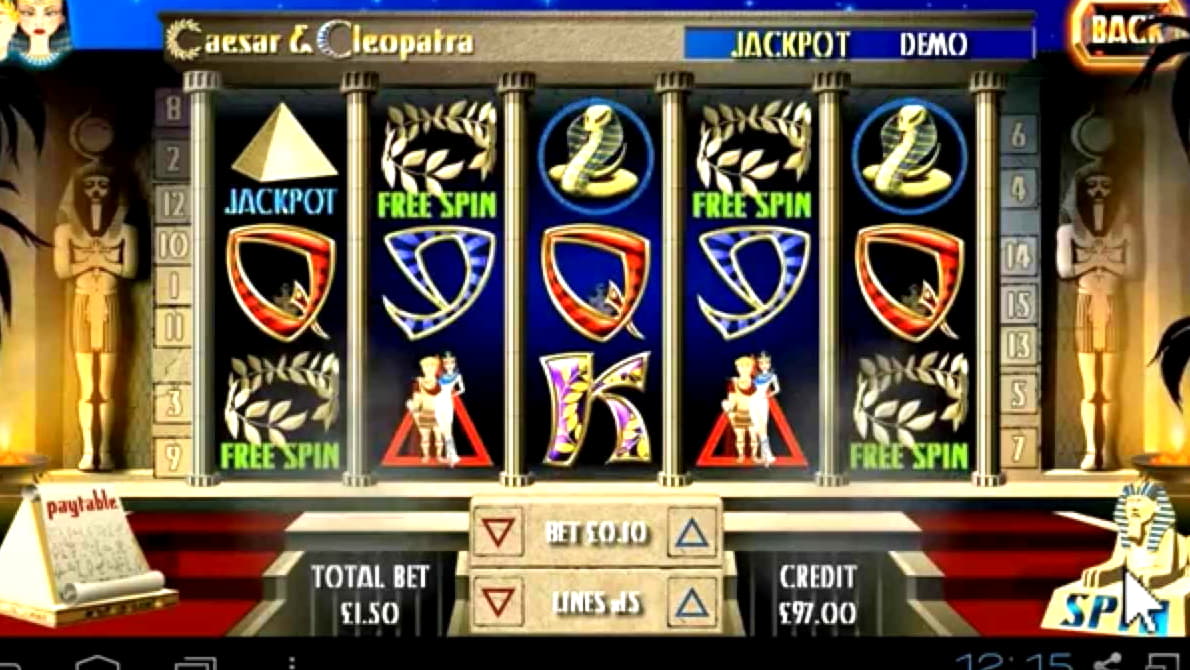Go back using the BACK button
The height and width of the screenshot is (670, 1190).
pyautogui.click(x=1127, y=33)
